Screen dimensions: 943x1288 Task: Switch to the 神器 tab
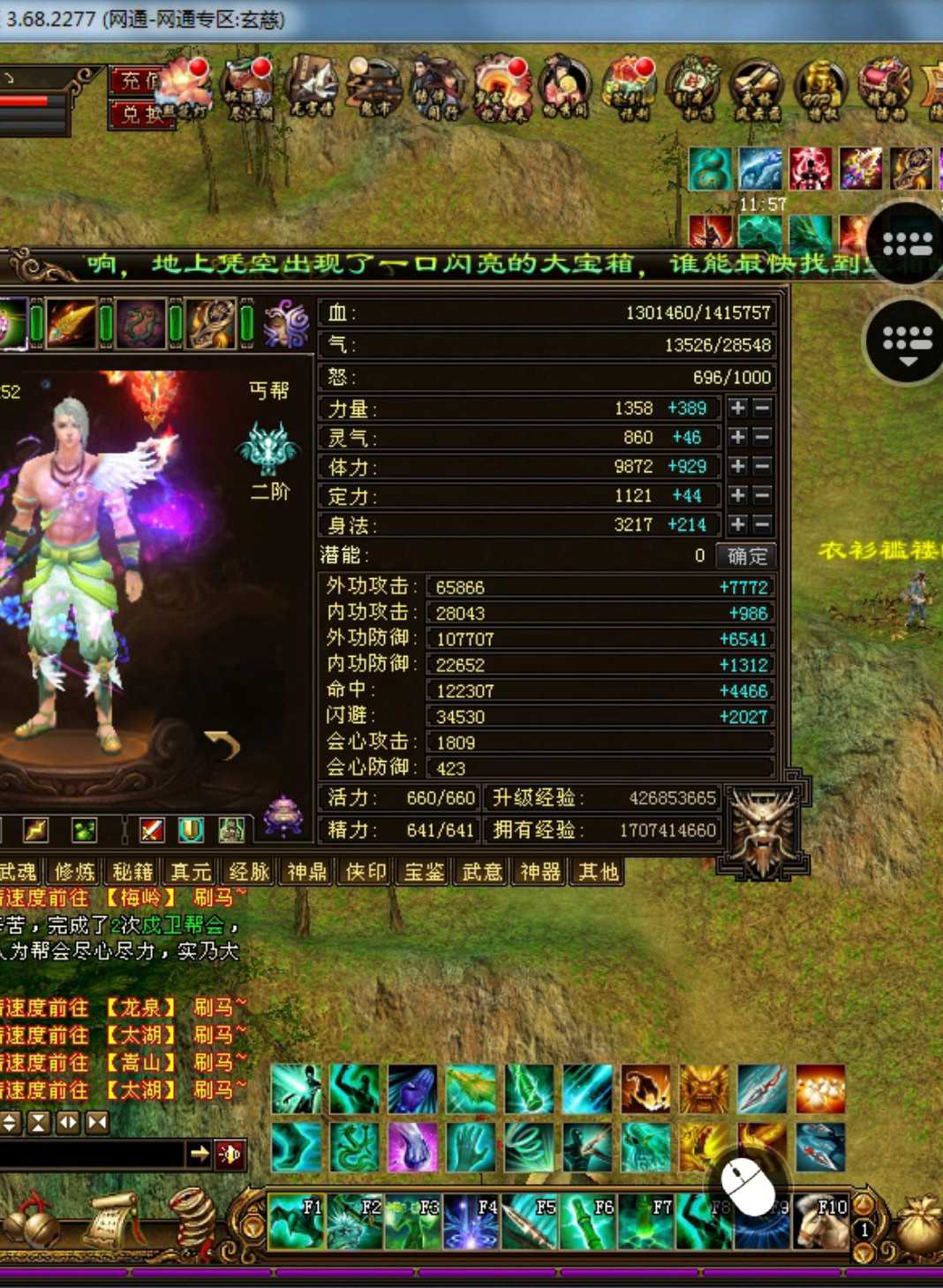pyautogui.click(x=540, y=872)
